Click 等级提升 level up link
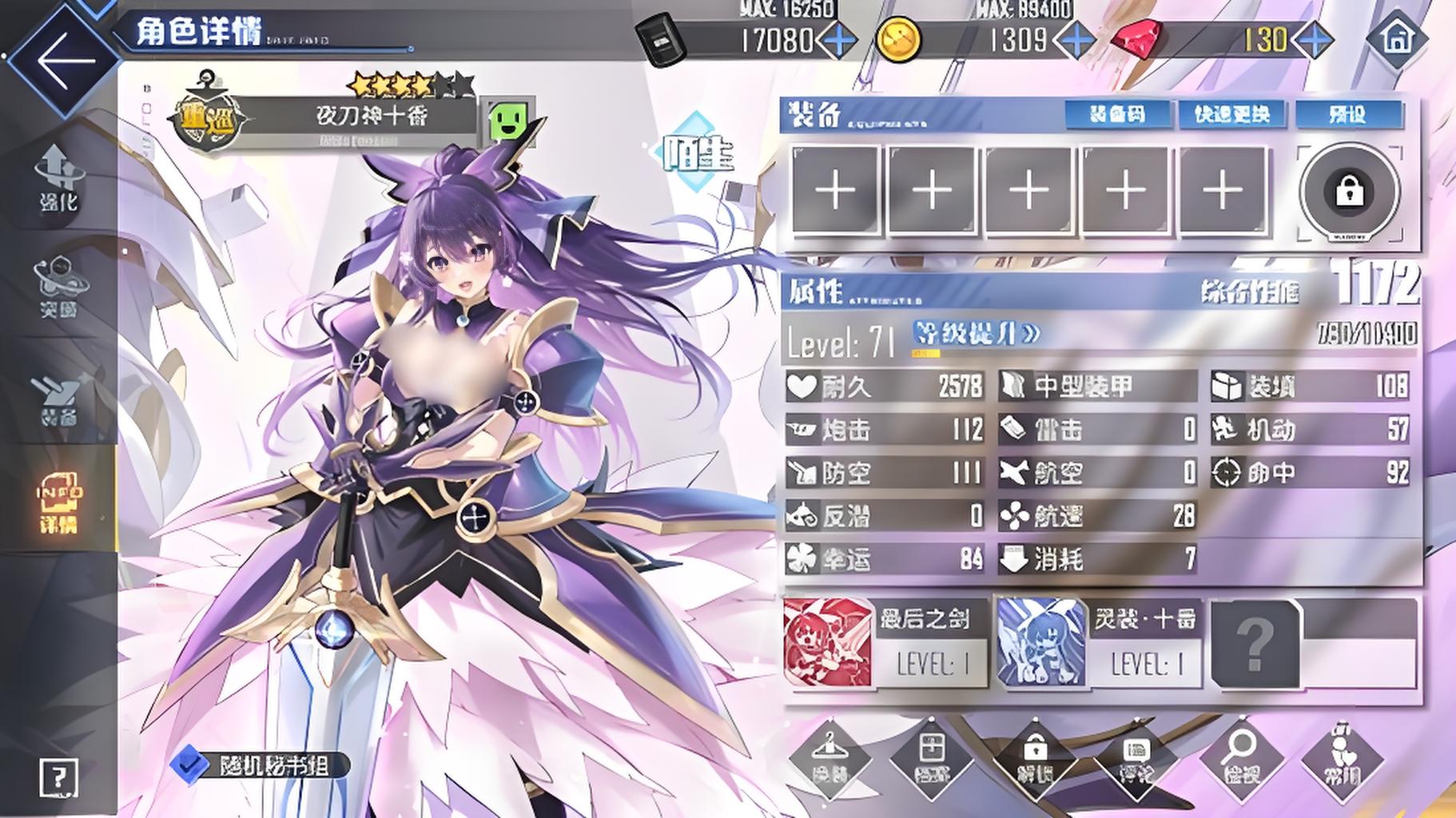1456x818 pixels. coord(977,333)
